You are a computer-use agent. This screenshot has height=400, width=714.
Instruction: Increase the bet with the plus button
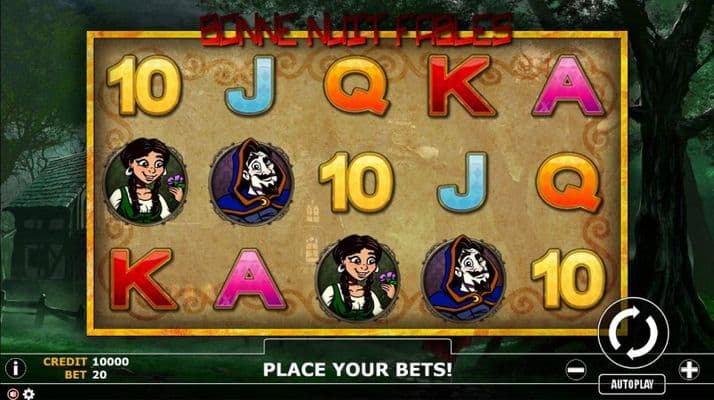689,369
